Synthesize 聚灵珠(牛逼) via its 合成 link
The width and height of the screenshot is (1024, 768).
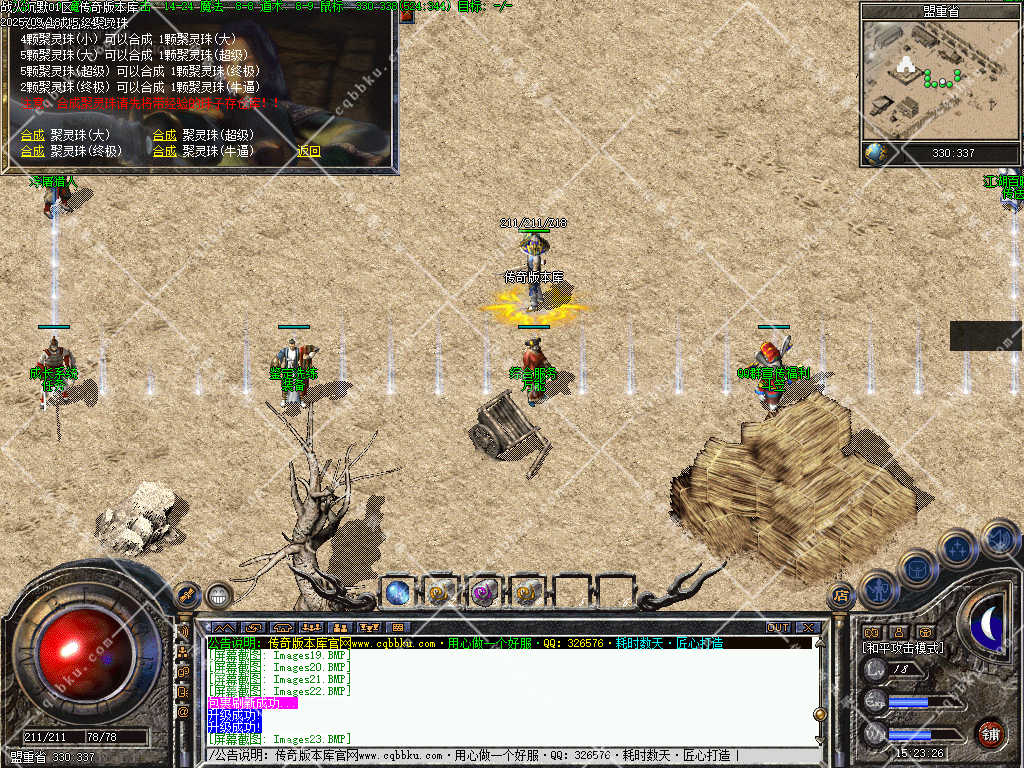coord(164,152)
